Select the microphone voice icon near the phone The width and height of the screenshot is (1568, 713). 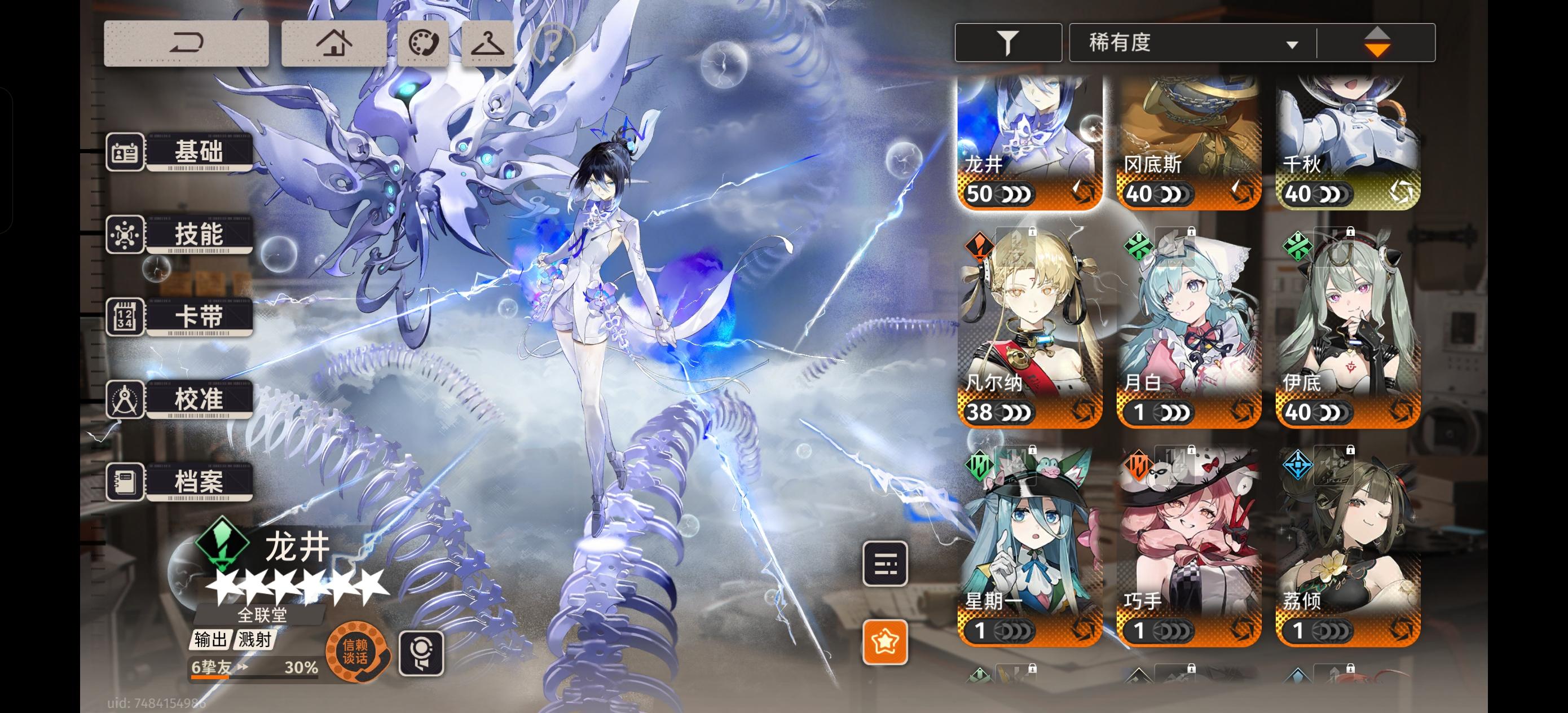(422, 652)
